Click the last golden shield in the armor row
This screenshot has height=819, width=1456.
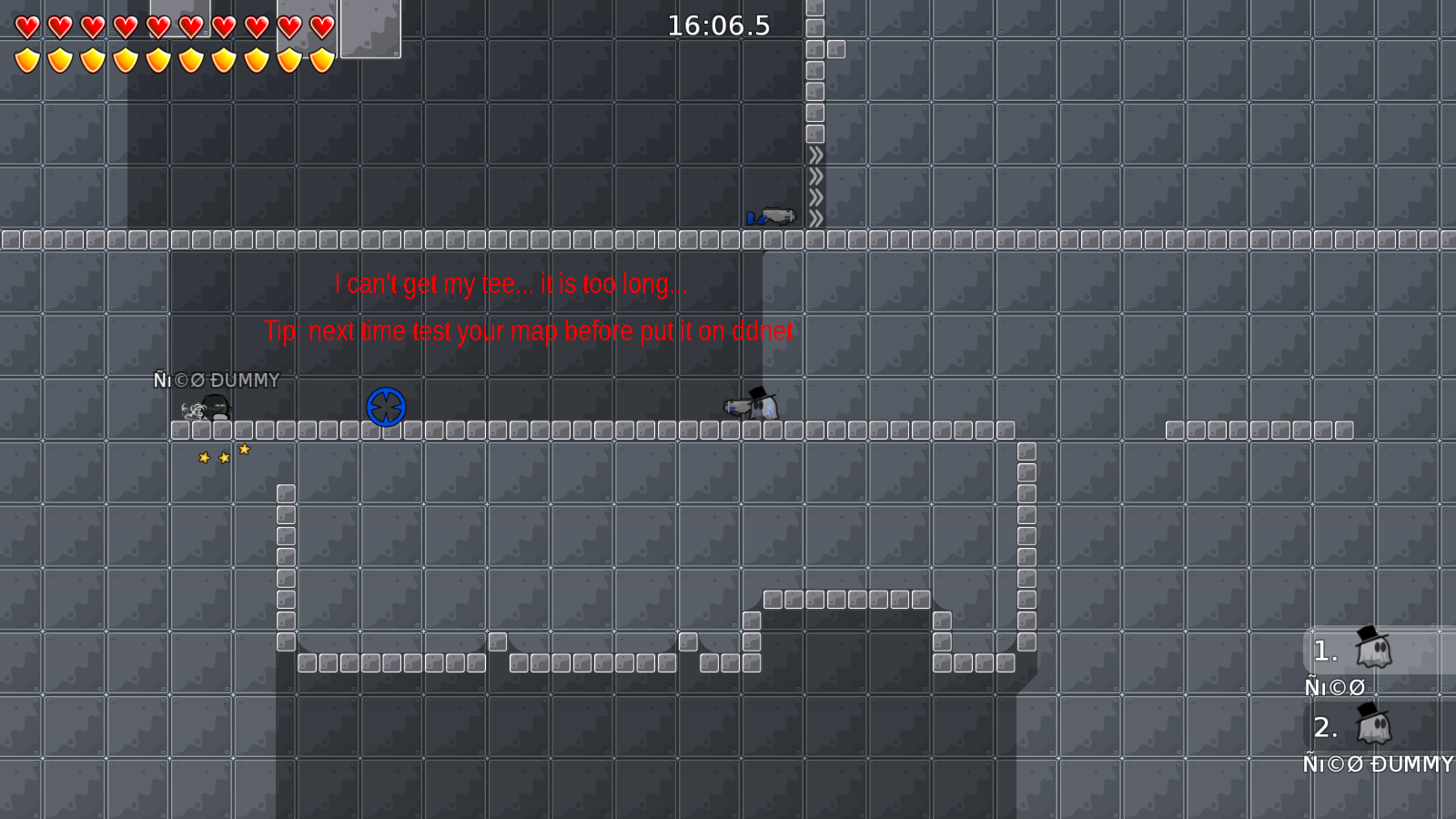tap(320, 60)
